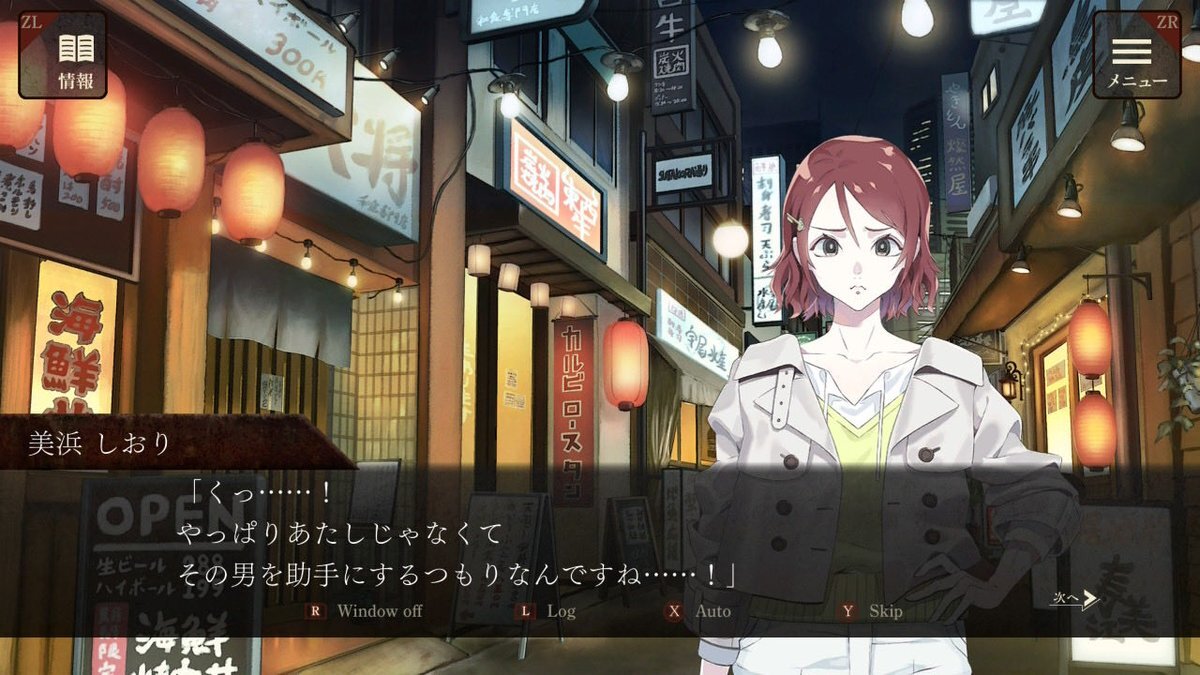
Task: Open the メニュー hamburger menu
Action: [1135, 55]
